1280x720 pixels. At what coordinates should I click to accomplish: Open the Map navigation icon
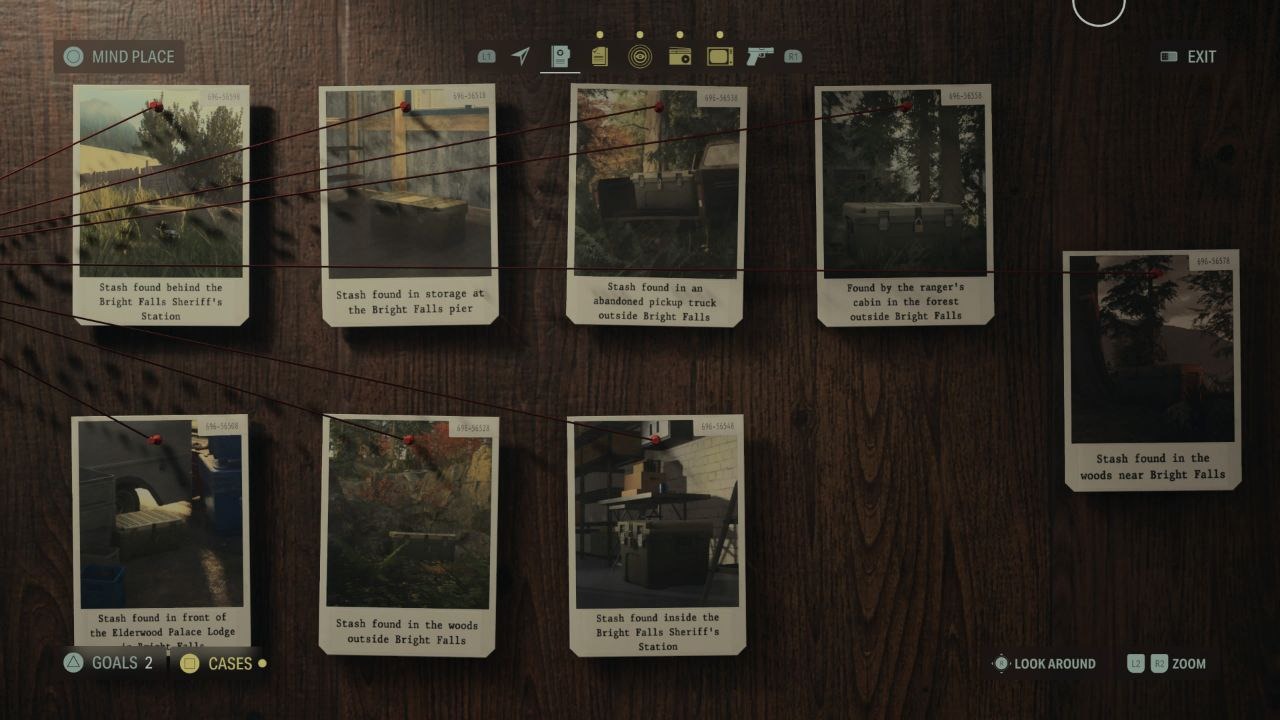point(521,57)
